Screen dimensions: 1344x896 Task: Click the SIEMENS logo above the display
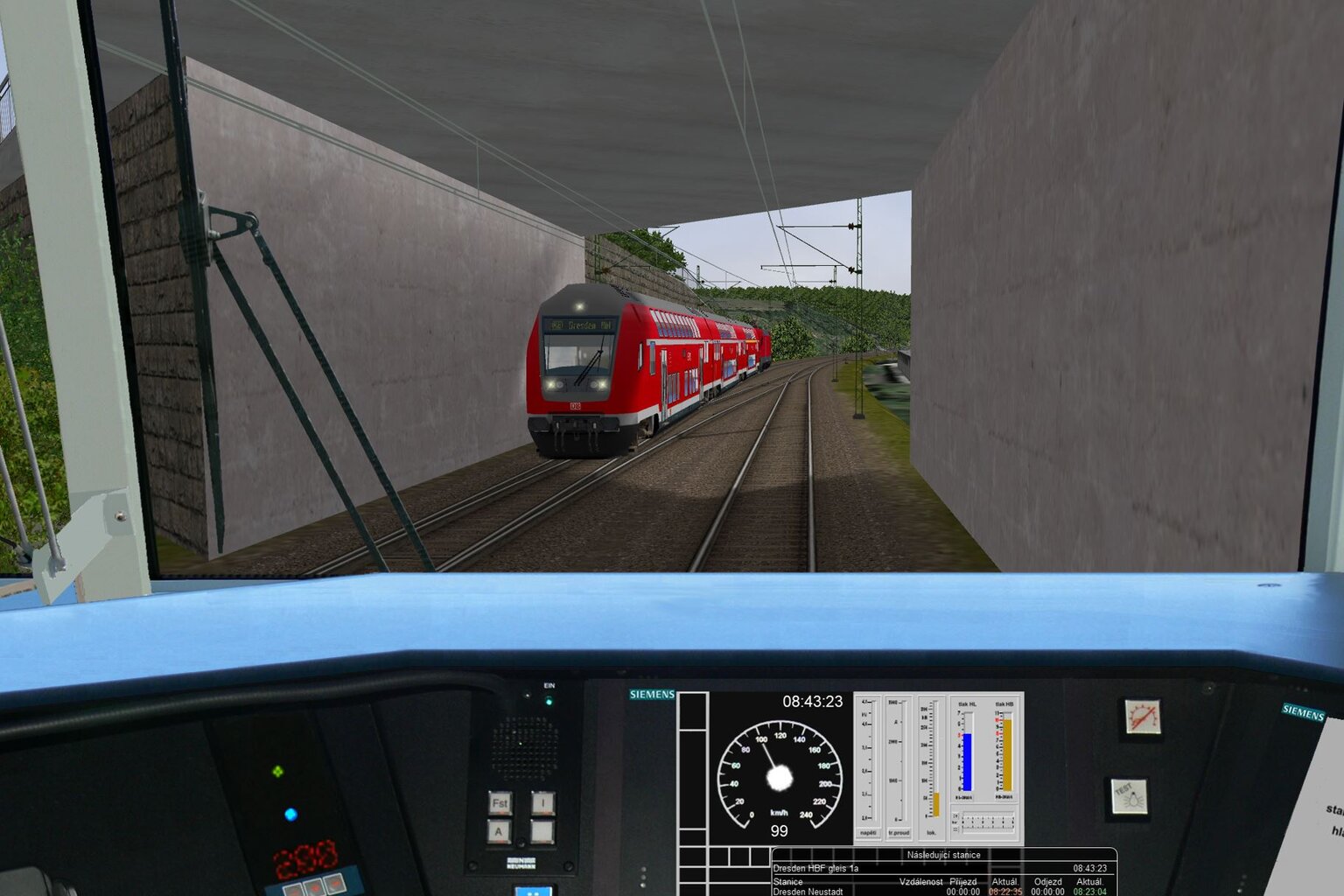tap(651, 692)
